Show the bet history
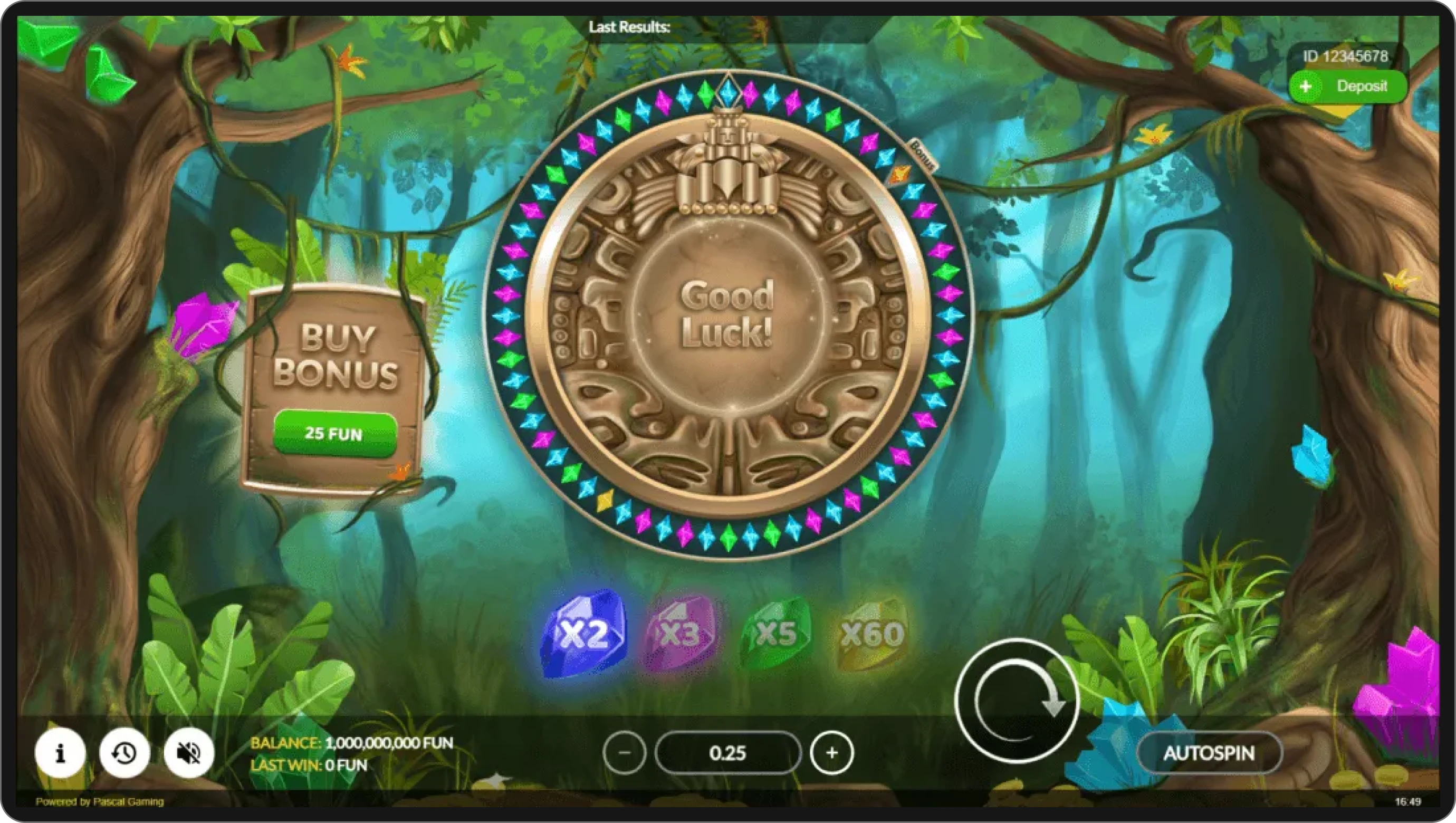This screenshot has height=823, width=1456. click(x=124, y=753)
